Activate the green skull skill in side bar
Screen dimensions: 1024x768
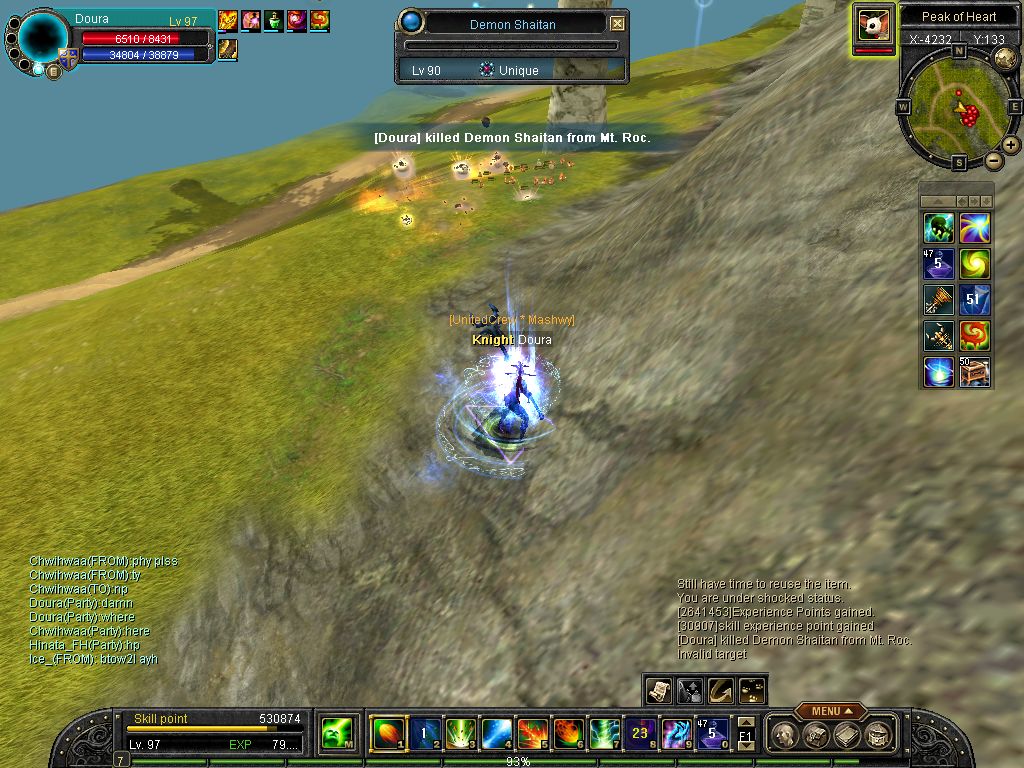pyautogui.click(x=938, y=228)
